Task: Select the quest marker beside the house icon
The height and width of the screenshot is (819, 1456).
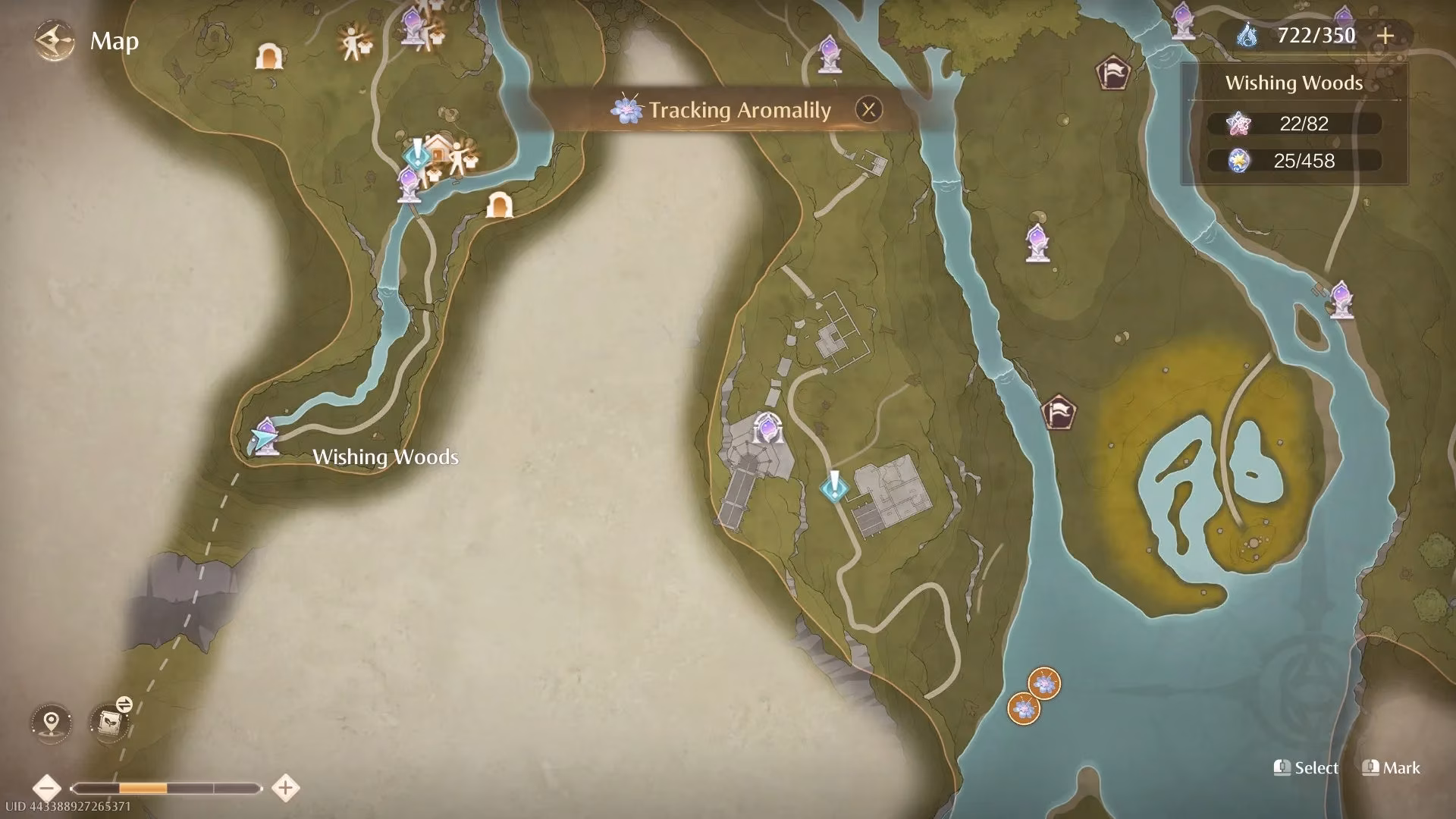Action: pyautogui.click(x=416, y=153)
